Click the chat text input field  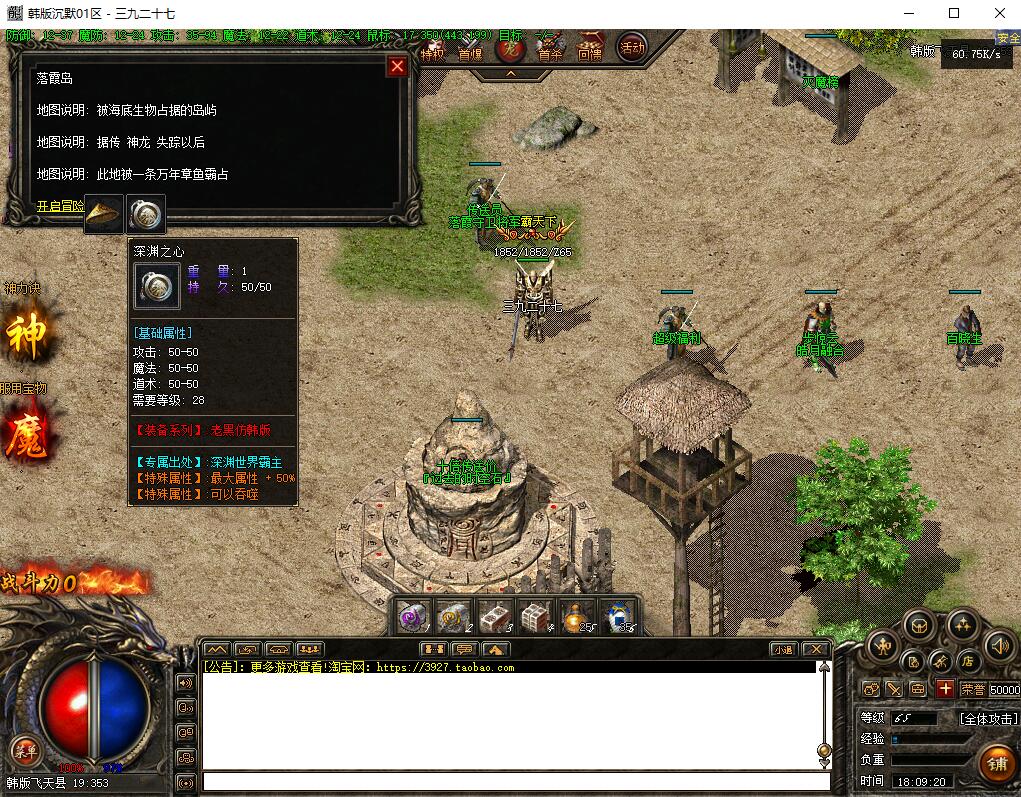[x=515, y=782]
